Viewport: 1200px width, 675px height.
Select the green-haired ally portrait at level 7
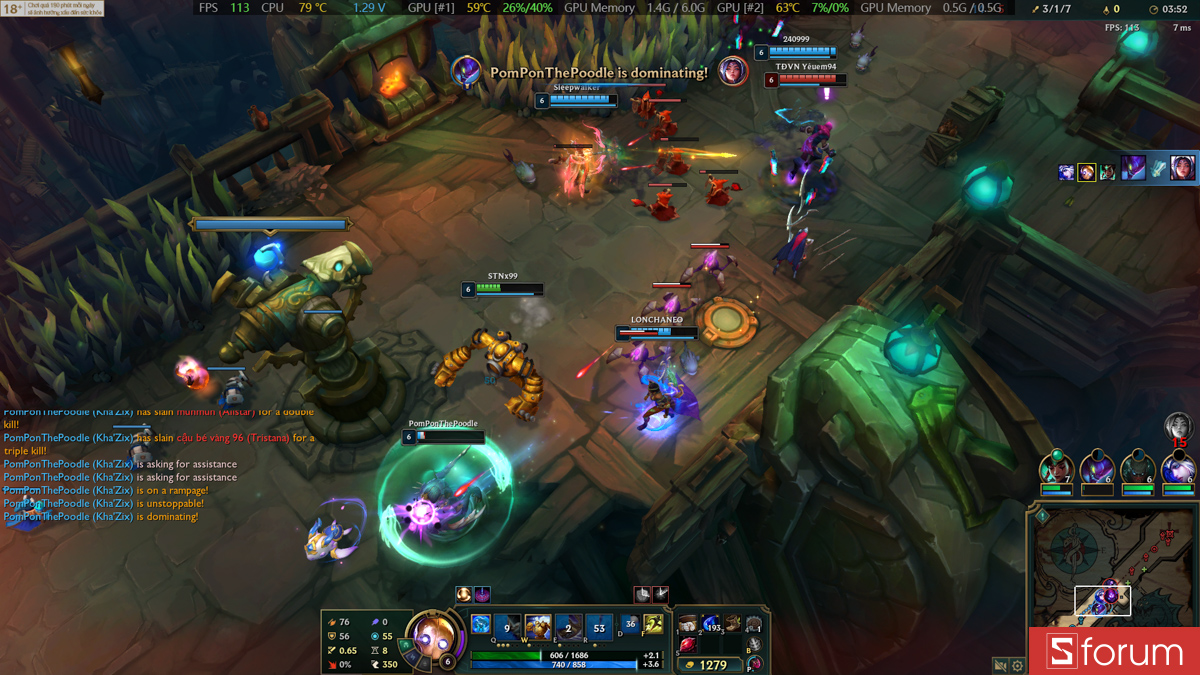[1055, 468]
